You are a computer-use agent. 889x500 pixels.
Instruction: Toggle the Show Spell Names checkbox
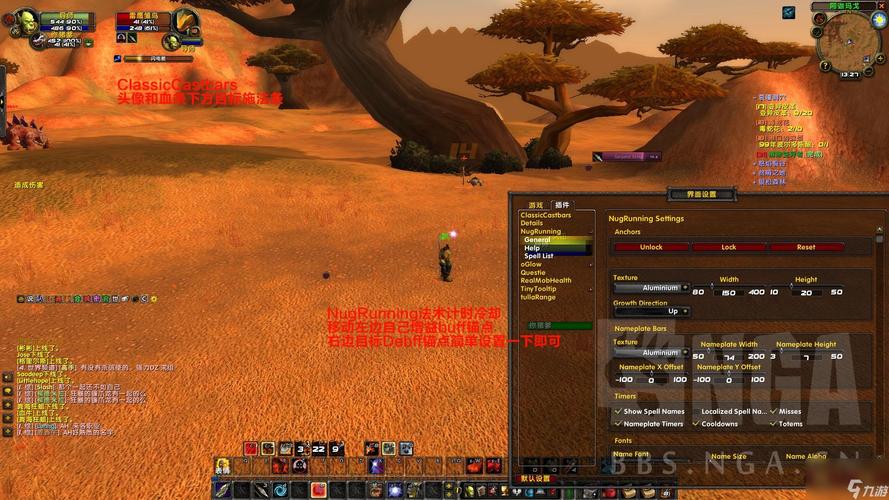click(617, 411)
